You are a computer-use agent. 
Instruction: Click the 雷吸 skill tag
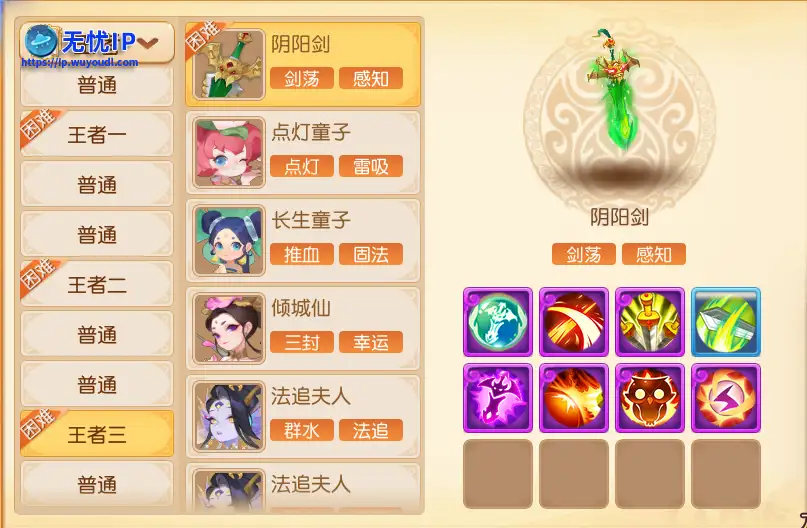[371, 166]
